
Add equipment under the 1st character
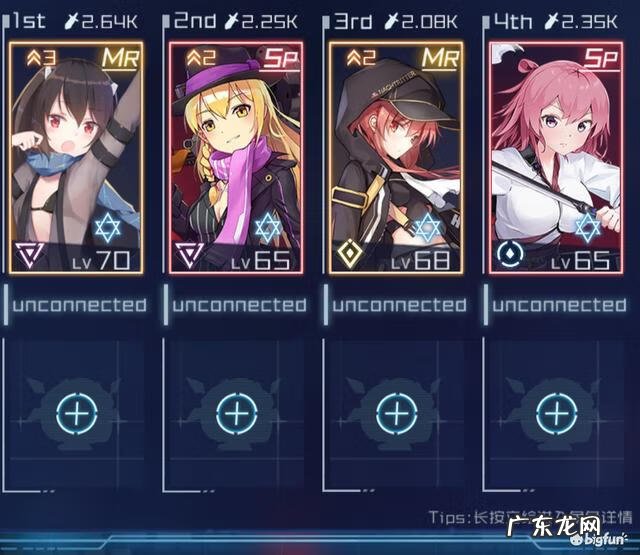[x=75, y=412]
